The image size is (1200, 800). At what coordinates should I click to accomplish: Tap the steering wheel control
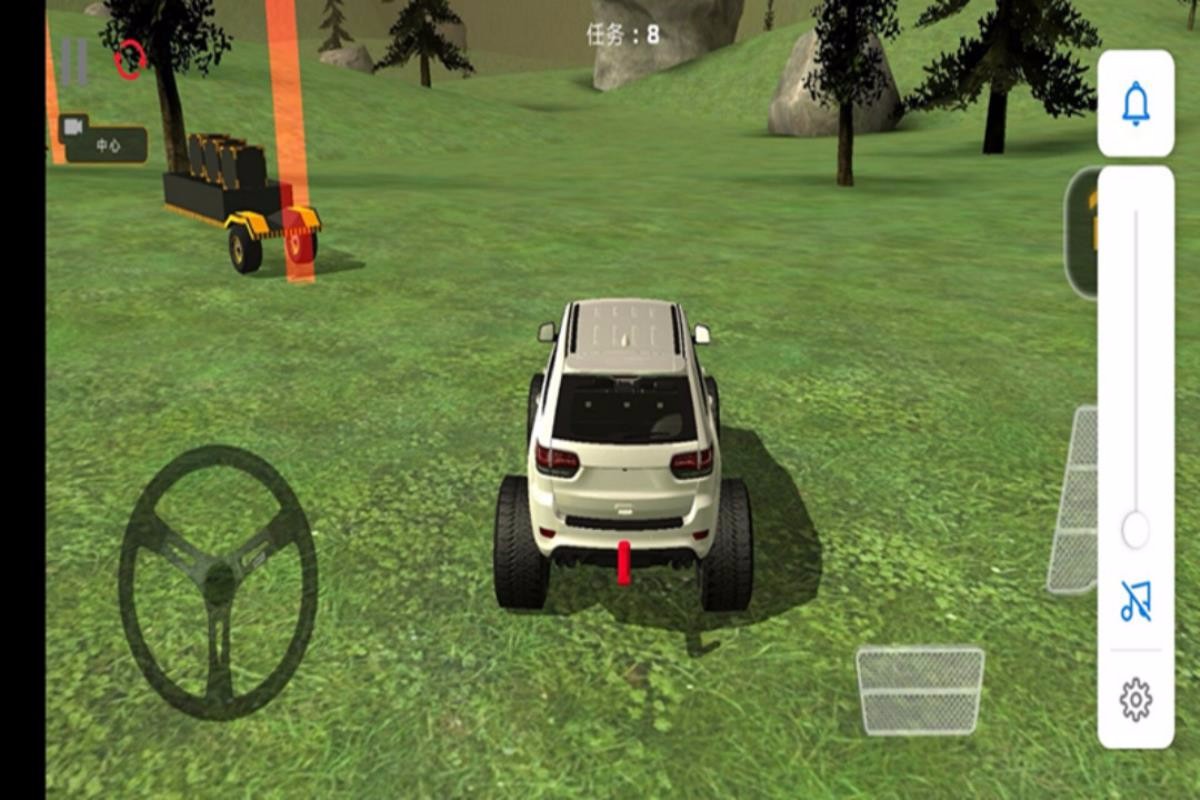coord(218,582)
